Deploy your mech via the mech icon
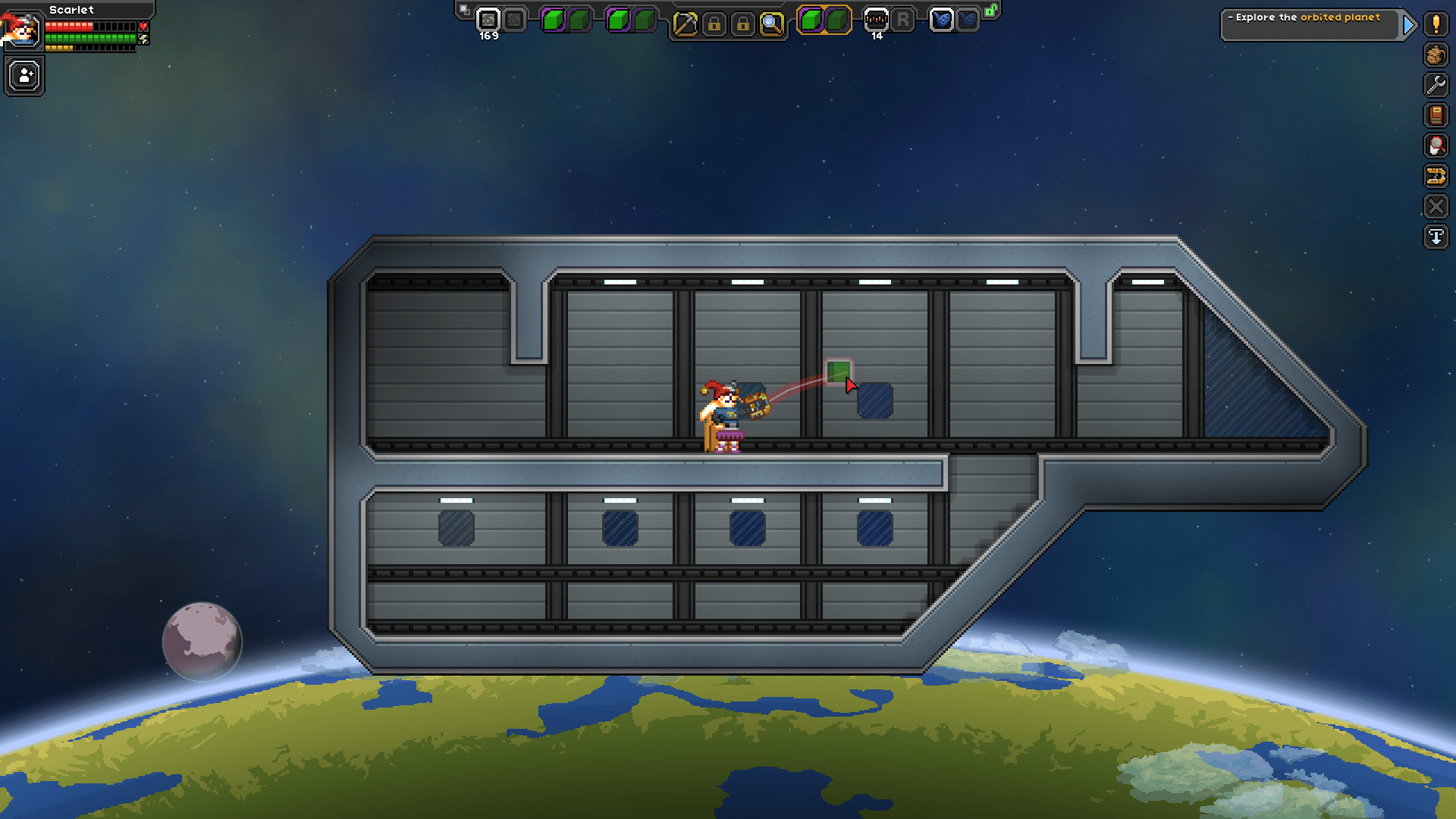This screenshot has width=1456, height=819. point(1437,177)
